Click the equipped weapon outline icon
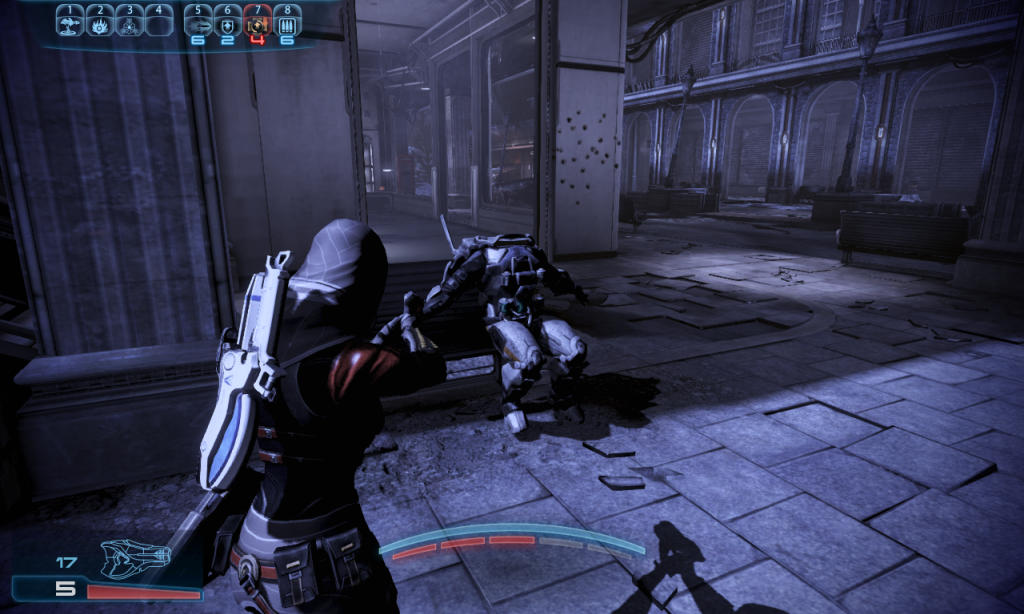This screenshot has width=1024, height=614. 136,557
